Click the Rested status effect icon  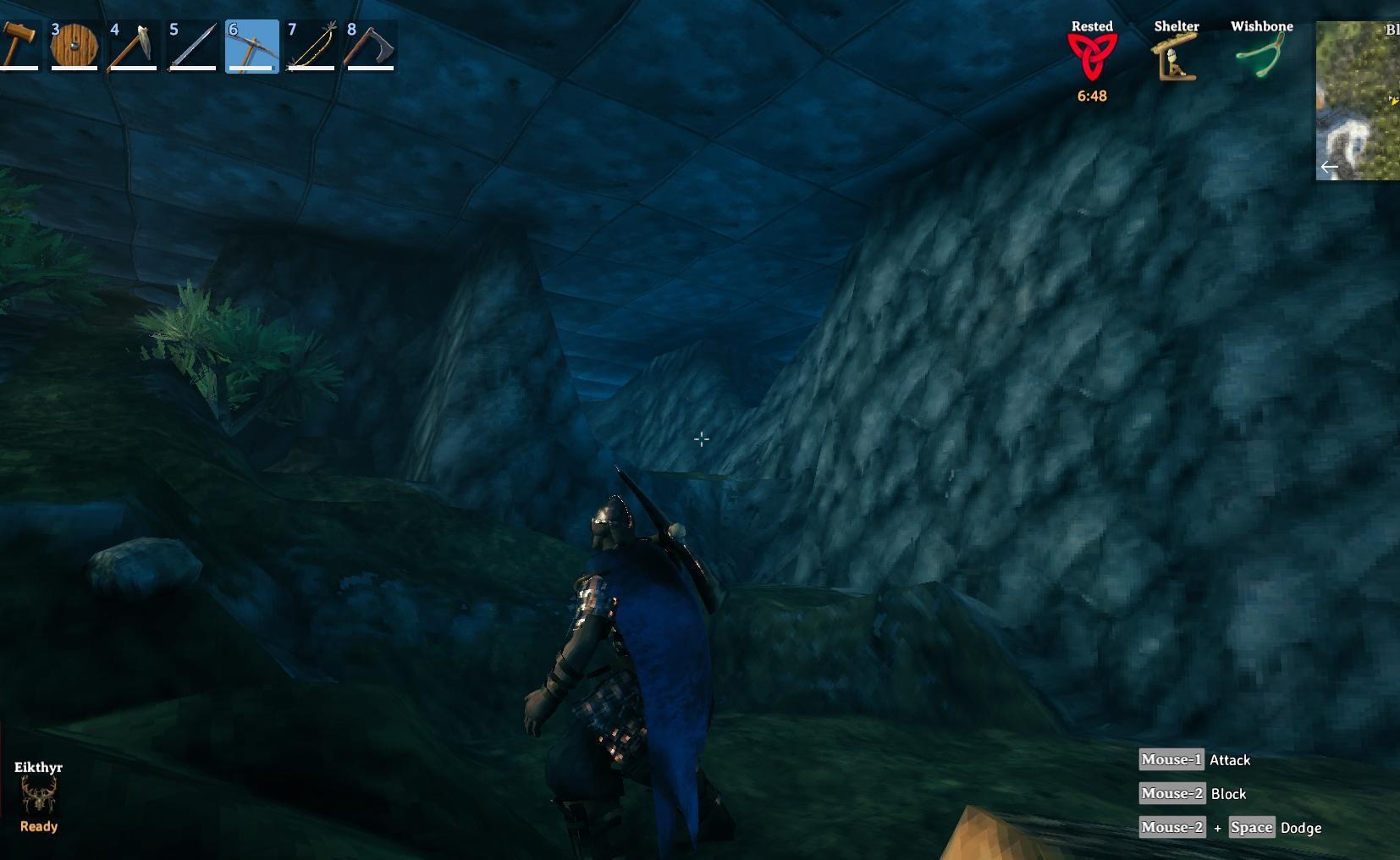(1092, 58)
